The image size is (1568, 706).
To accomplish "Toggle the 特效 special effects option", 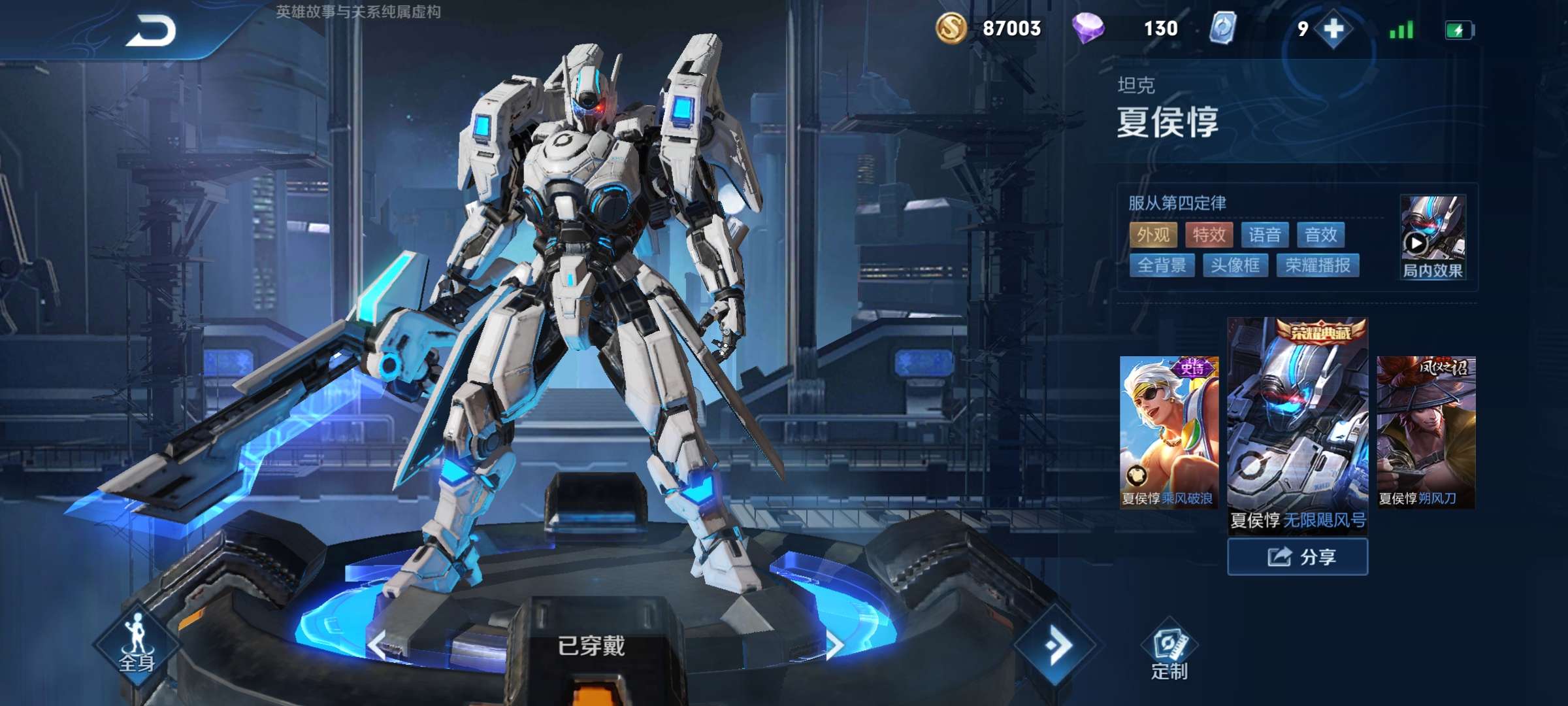I will point(1209,235).
